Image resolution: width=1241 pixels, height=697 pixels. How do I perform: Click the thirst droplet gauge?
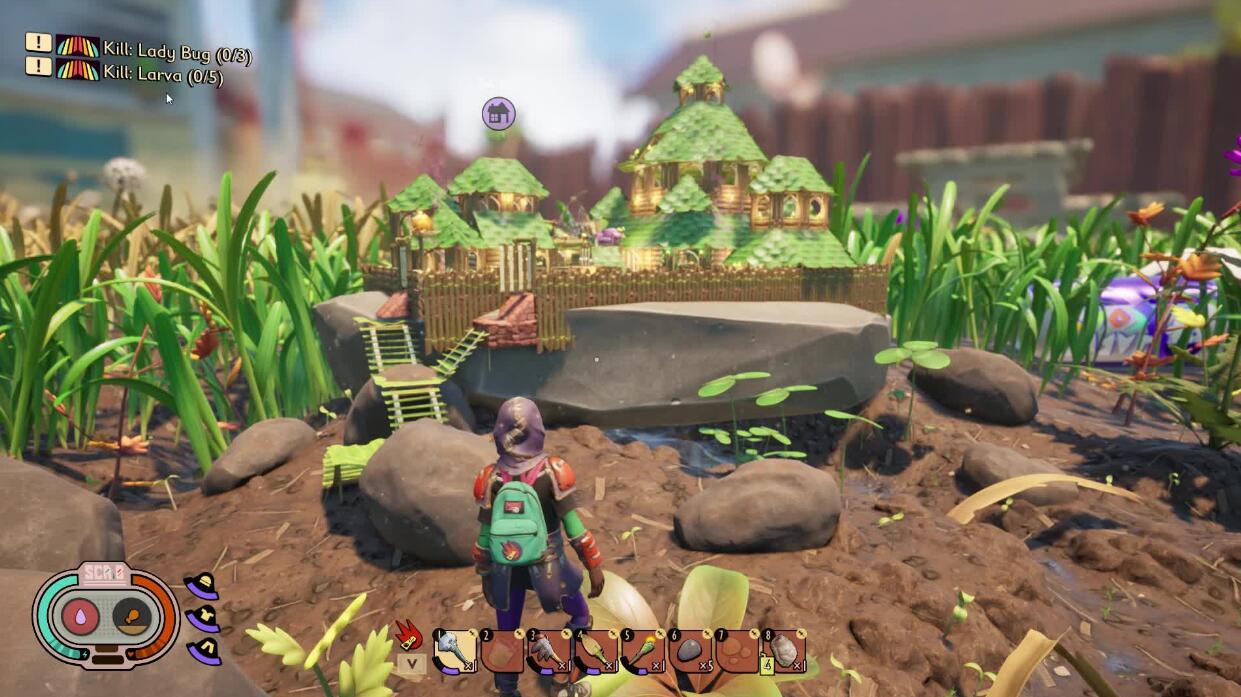click(80, 616)
